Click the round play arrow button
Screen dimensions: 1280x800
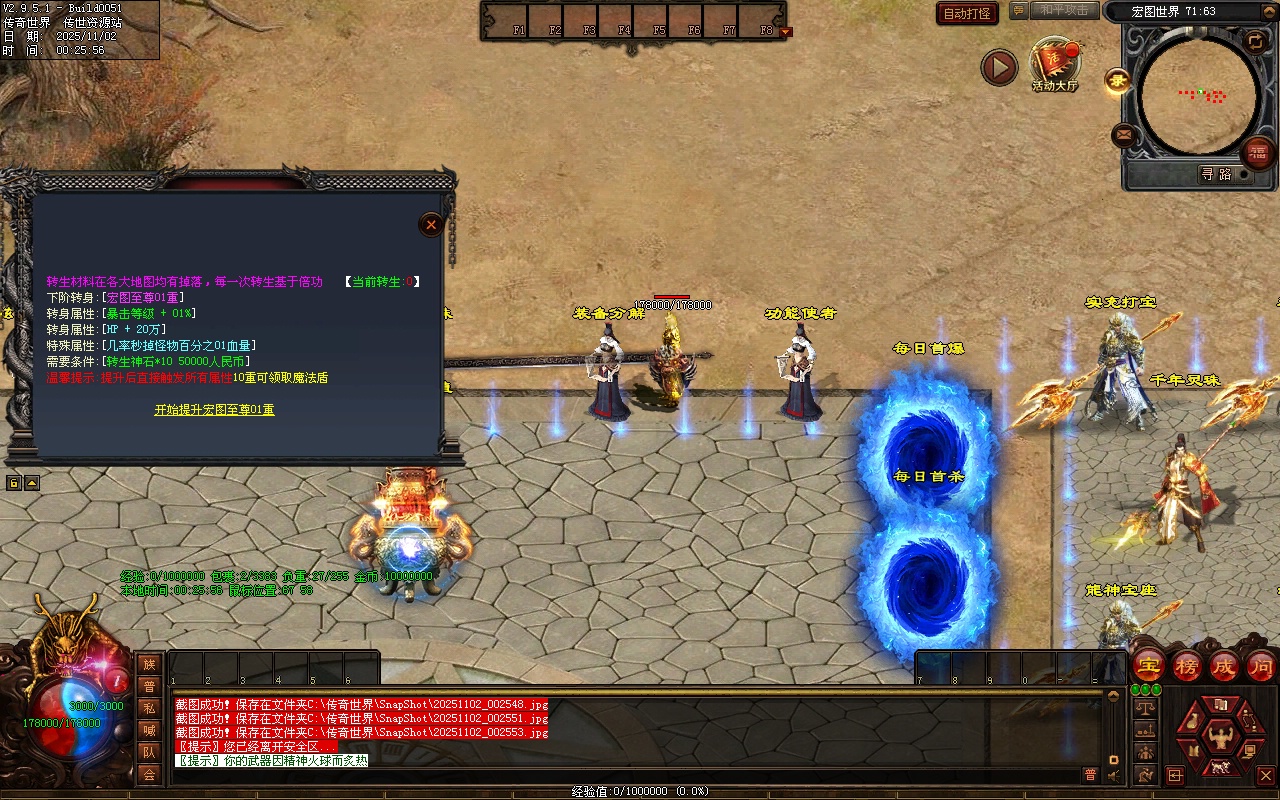pos(999,67)
